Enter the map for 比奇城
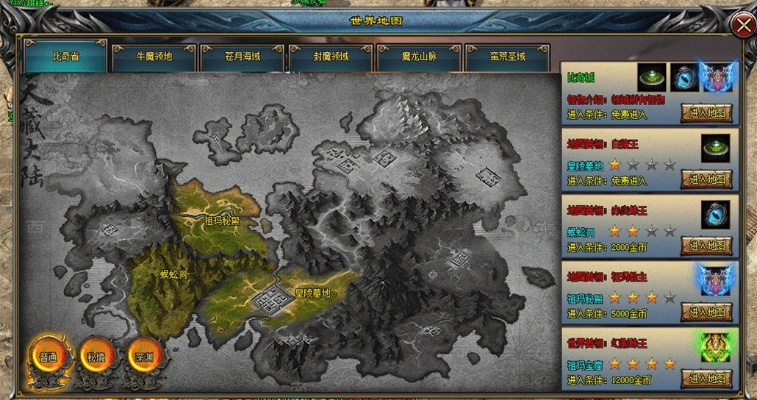This screenshot has height=400, width=757. 708,113
